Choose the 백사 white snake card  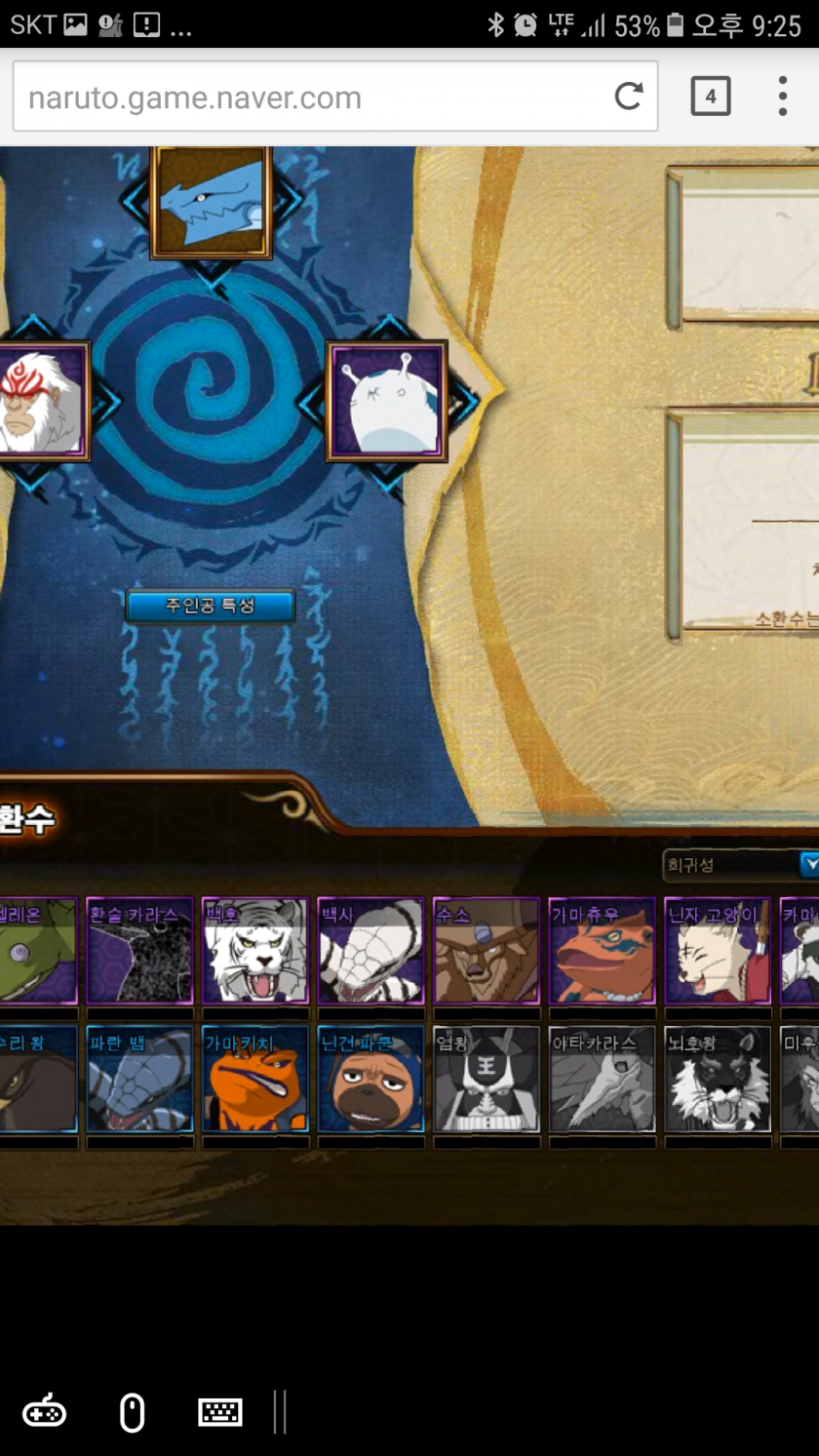370,952
